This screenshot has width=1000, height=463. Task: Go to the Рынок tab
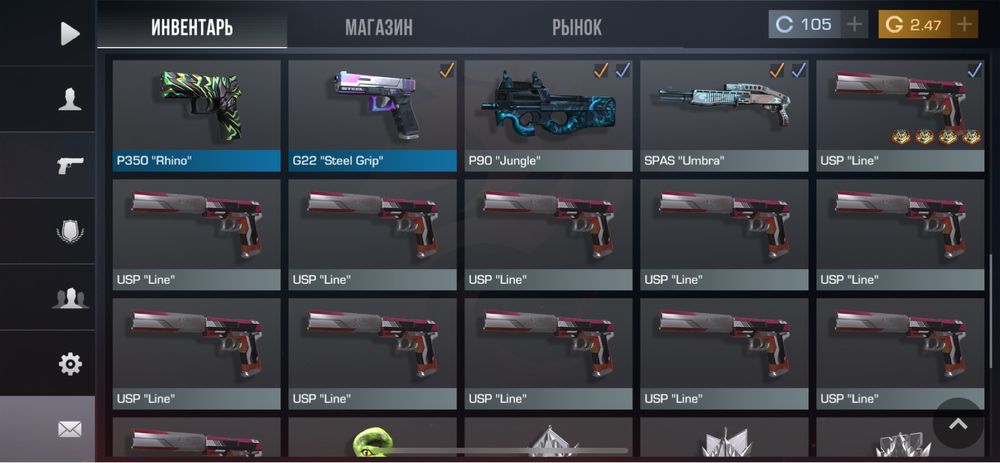tap(577, 27)
